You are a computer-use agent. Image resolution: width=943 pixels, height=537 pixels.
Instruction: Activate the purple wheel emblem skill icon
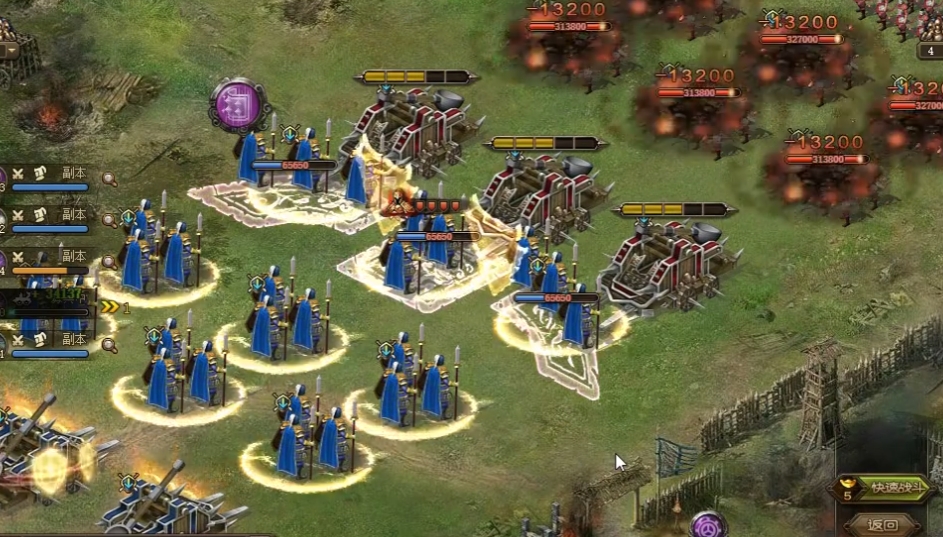point(708,524)
